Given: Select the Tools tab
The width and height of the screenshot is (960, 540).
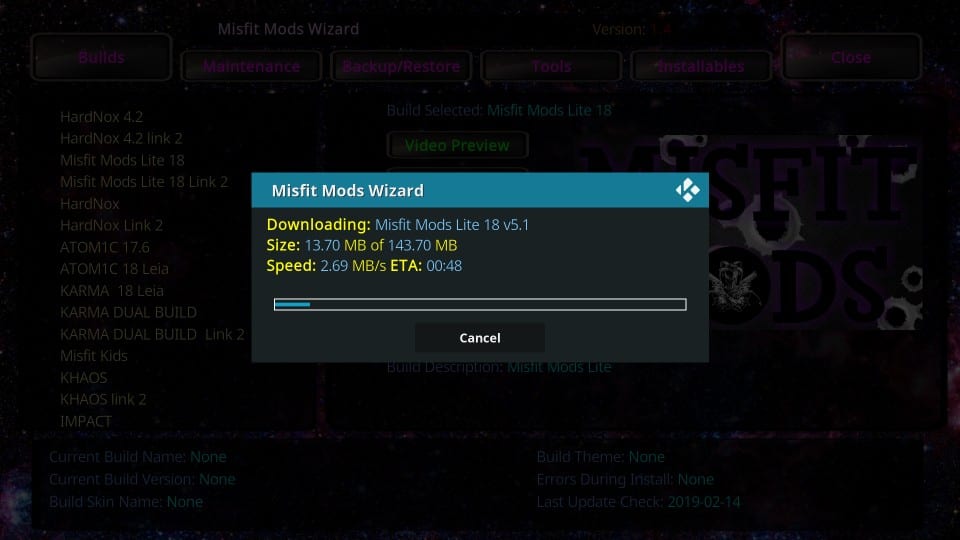Looking at the screenshot, I should point(551,67).
